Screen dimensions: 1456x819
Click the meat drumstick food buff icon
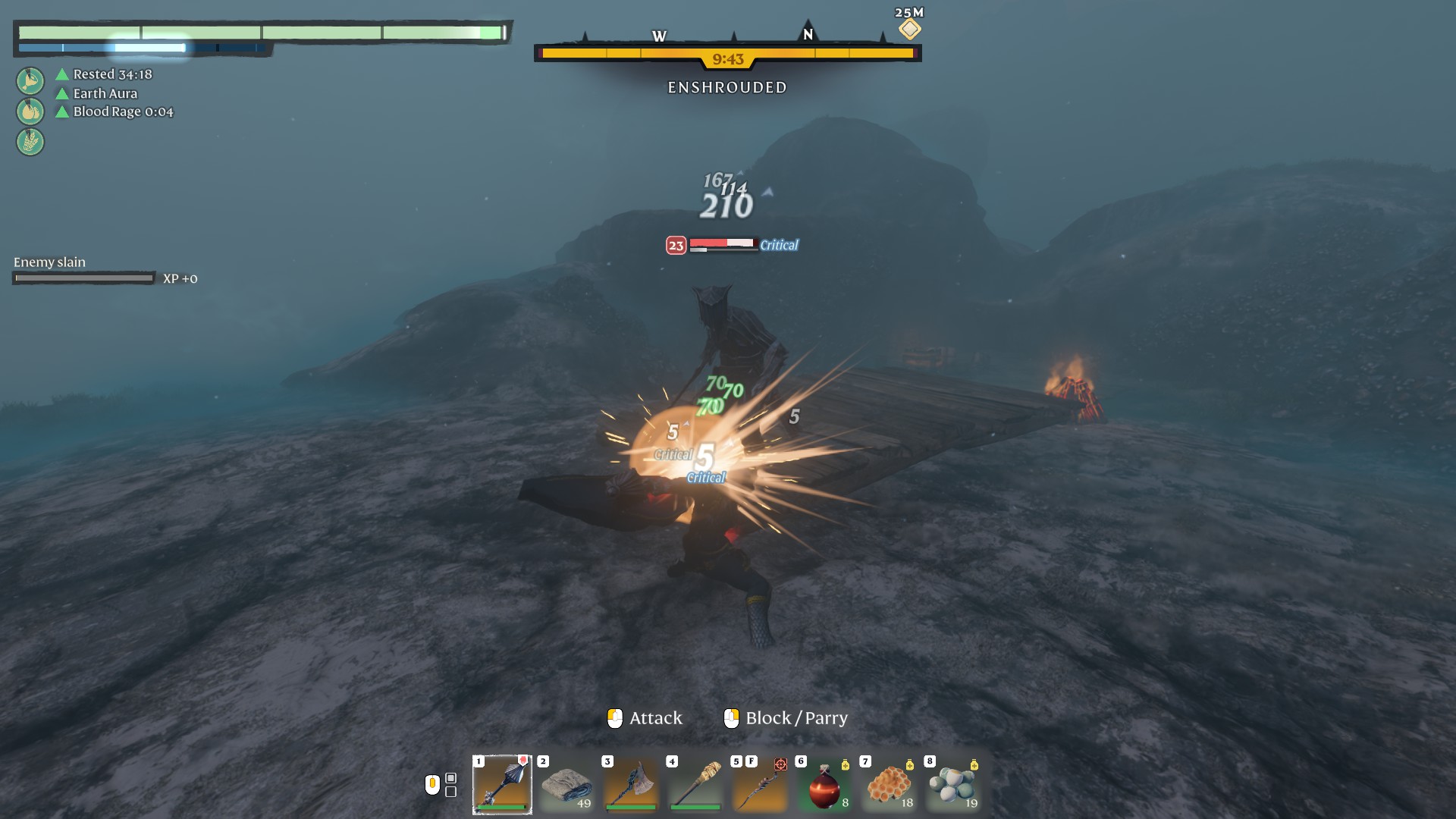pyautogui.click(x=30, y=80)
